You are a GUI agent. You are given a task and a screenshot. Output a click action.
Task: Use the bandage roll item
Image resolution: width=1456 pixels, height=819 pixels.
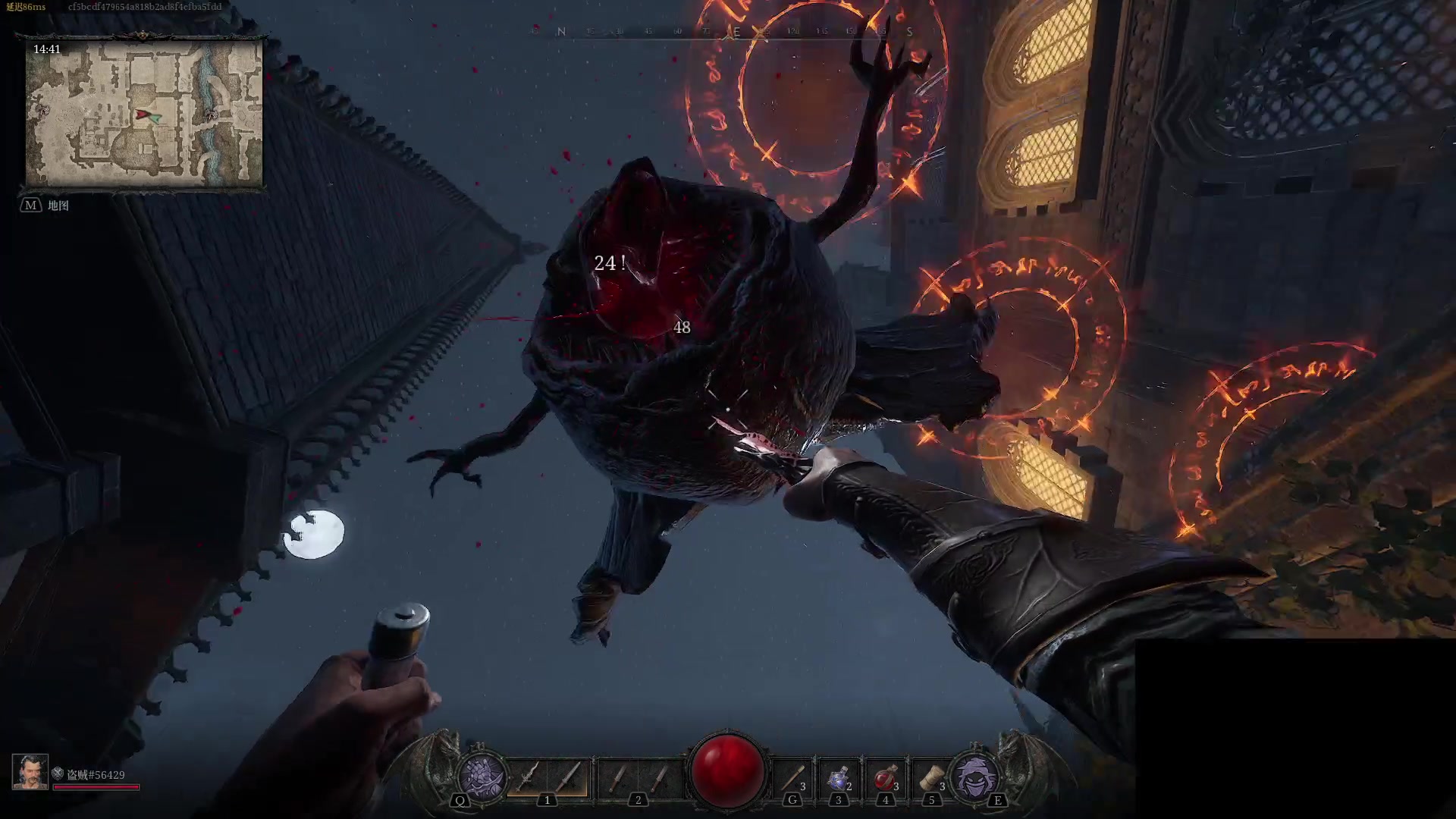(x=930, y=778)
